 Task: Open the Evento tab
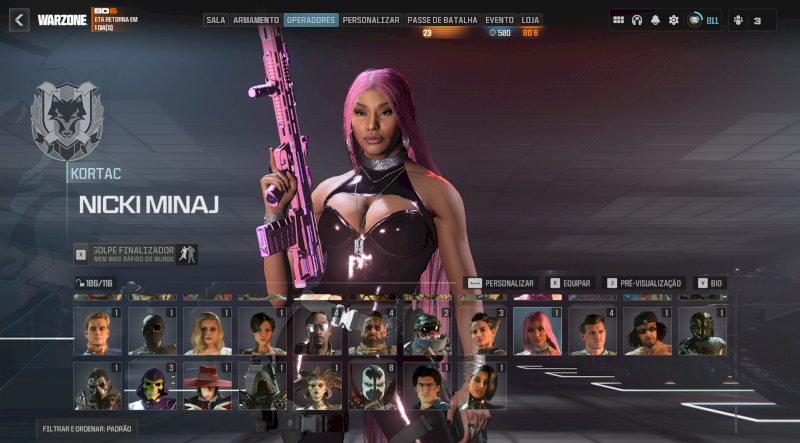499,20
